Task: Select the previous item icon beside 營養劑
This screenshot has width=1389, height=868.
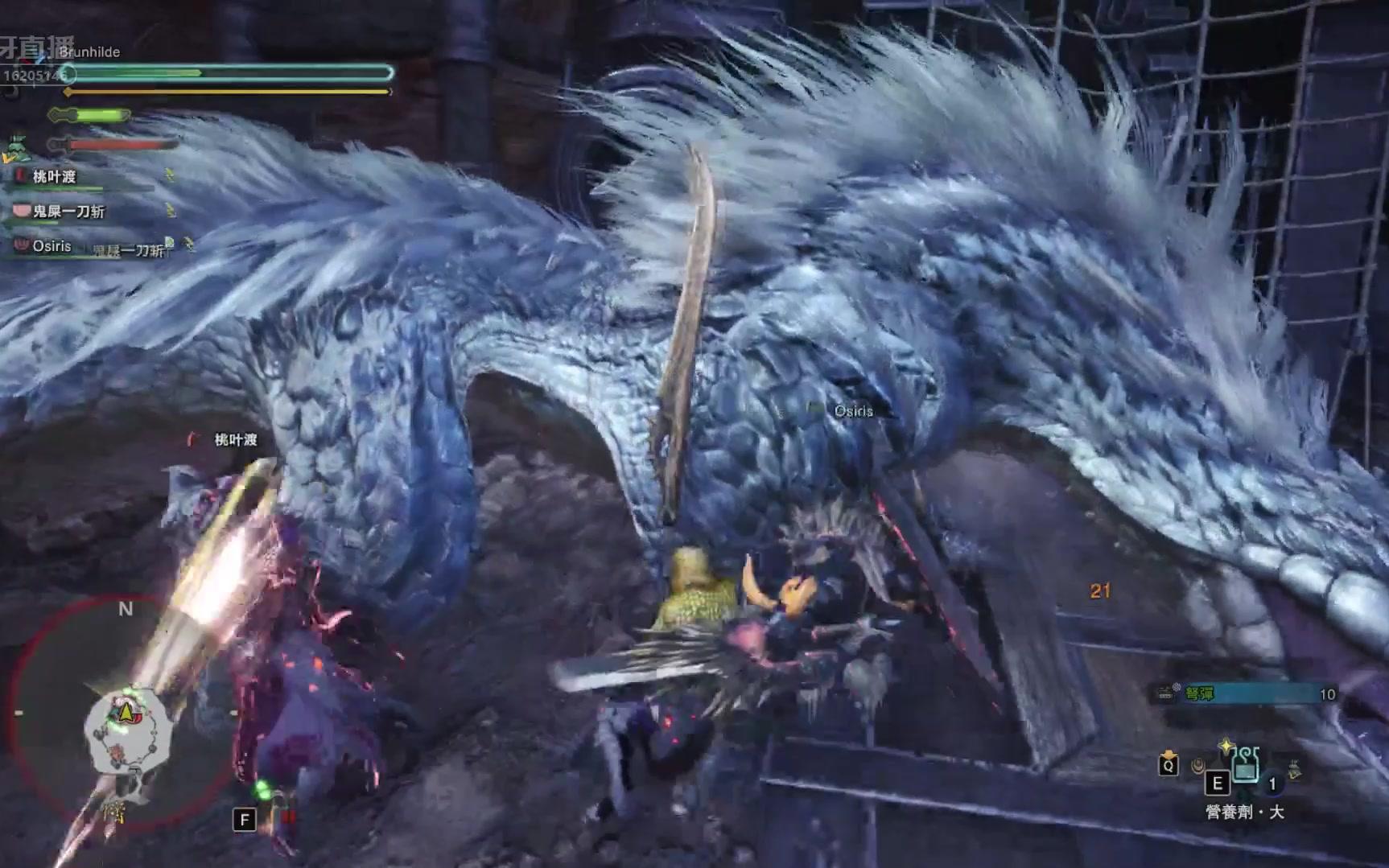Action: (1199, 765)
